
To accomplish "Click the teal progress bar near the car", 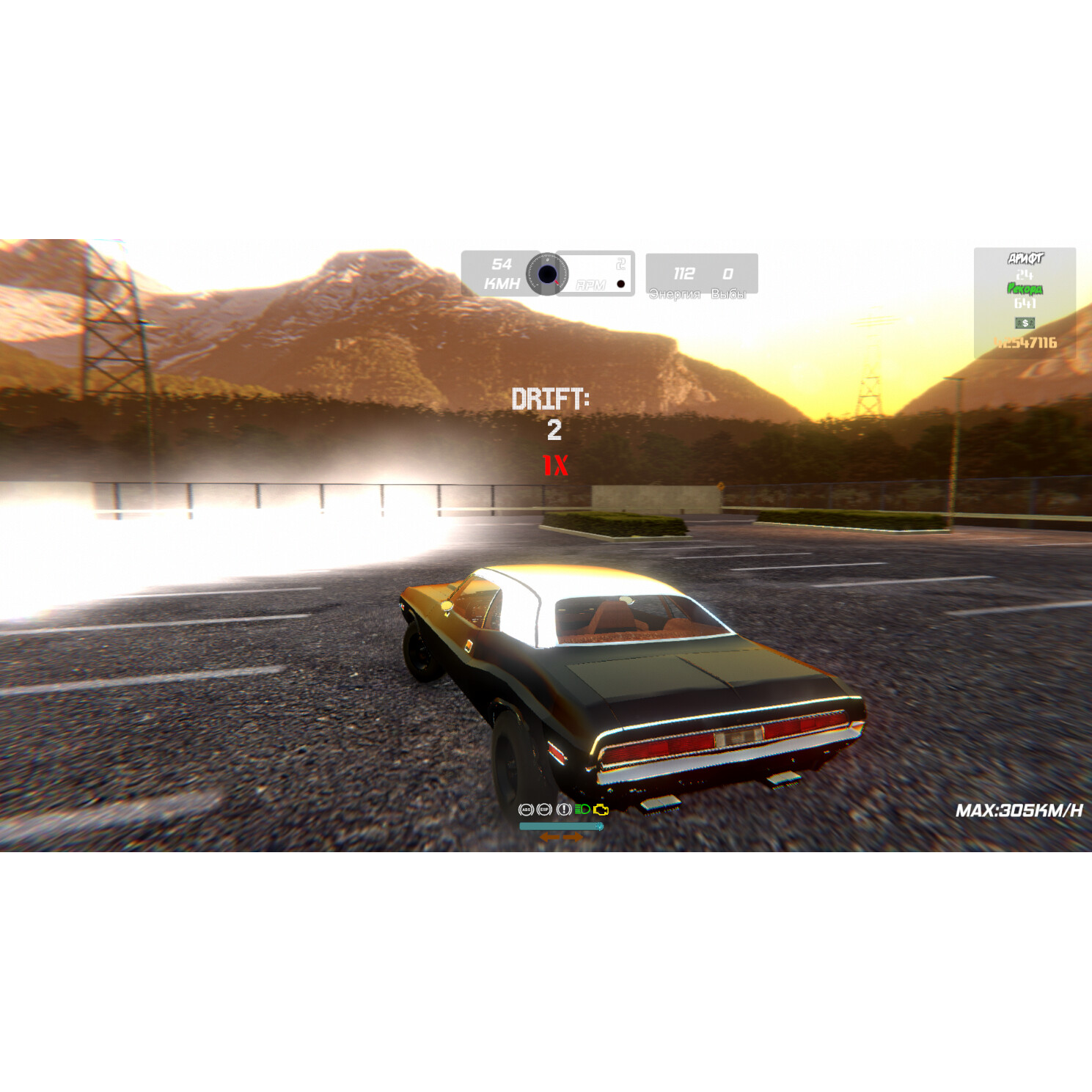I will pos(560,825).
